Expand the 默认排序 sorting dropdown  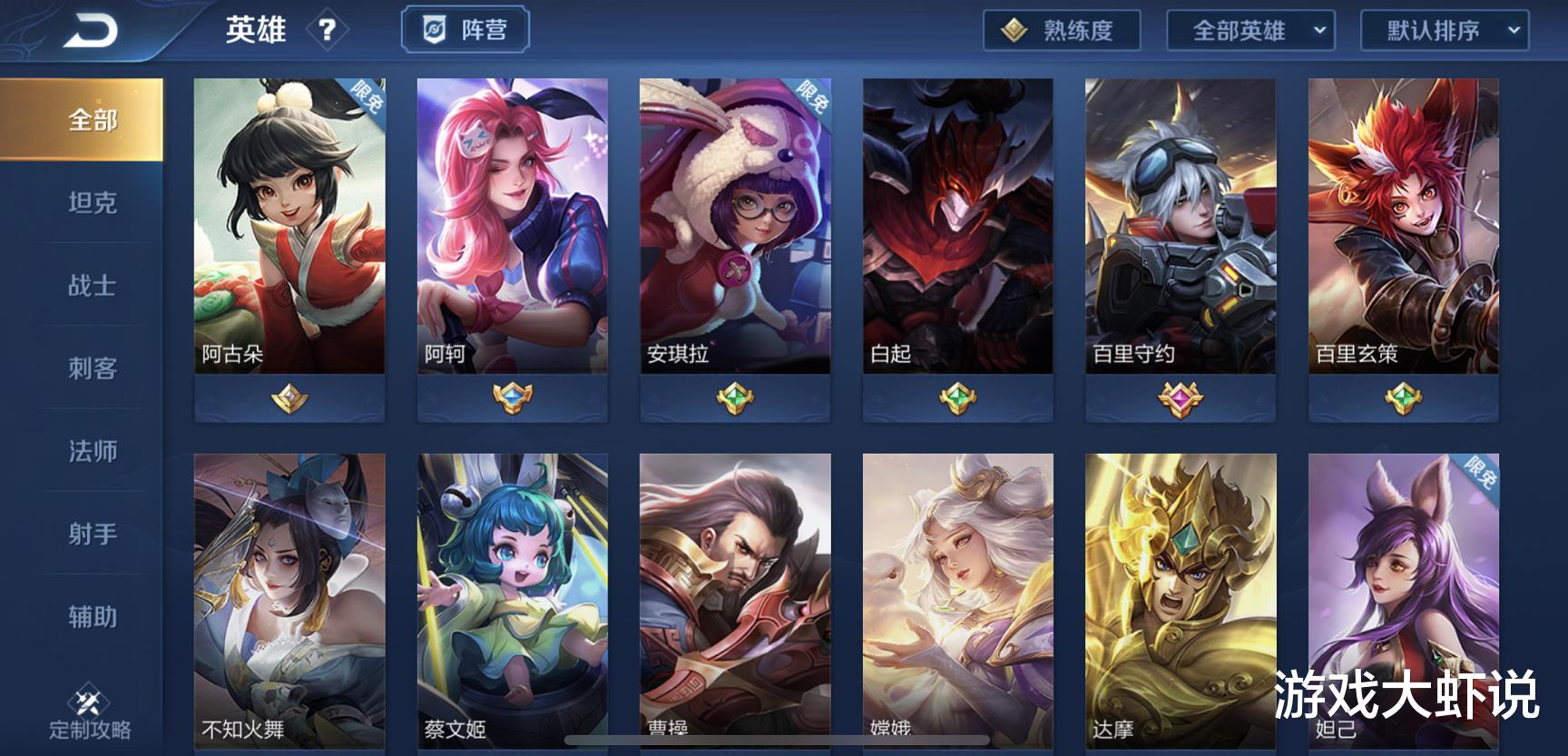(x=1444, y=30)
